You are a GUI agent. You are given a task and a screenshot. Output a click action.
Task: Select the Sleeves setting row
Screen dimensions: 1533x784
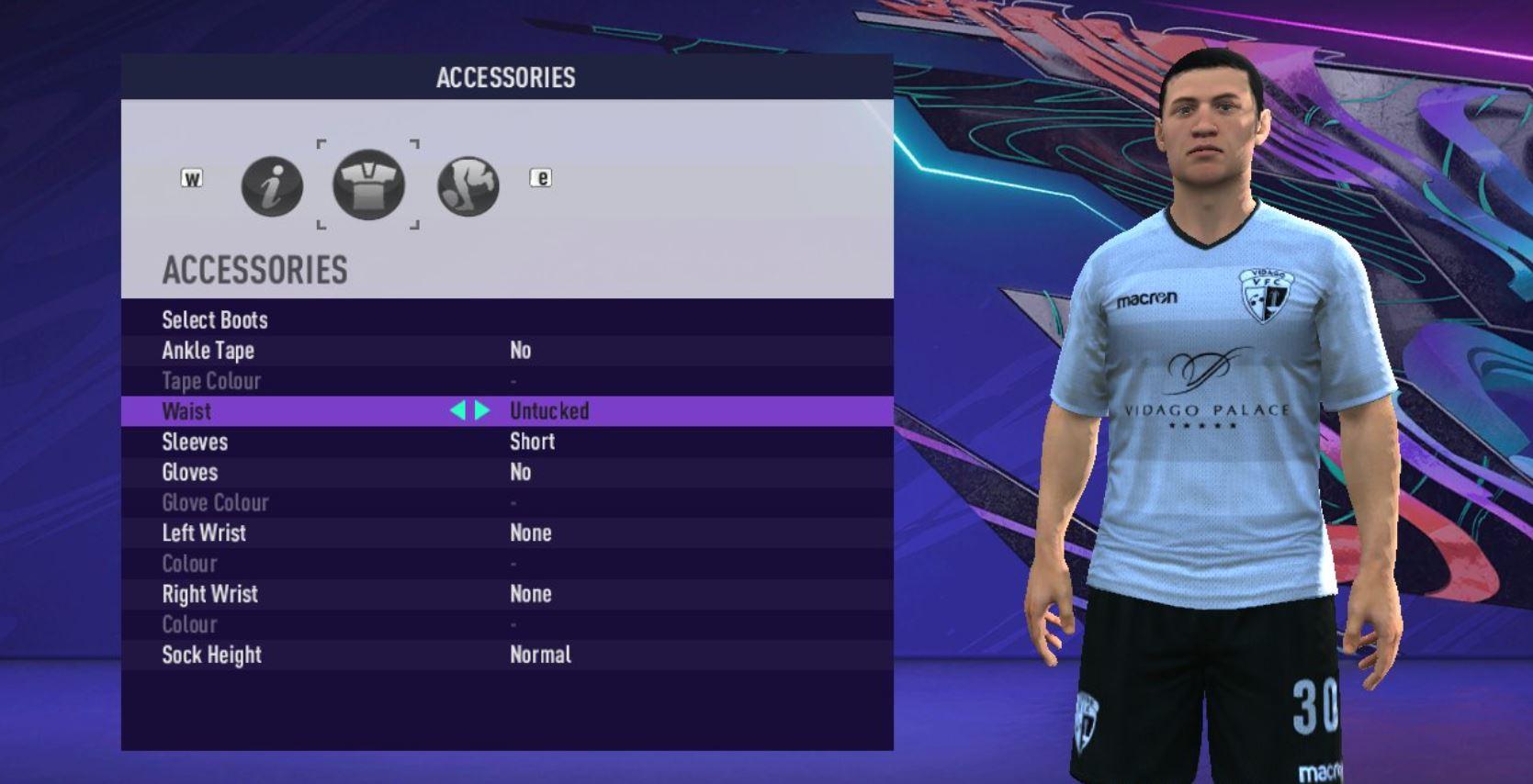click(195, 442)
